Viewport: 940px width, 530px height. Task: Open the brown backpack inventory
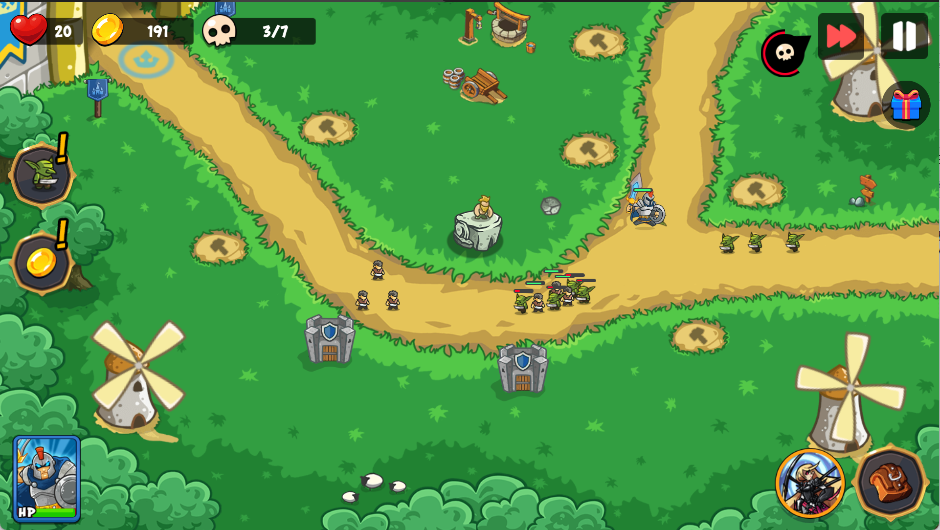(x=890, y=483)
